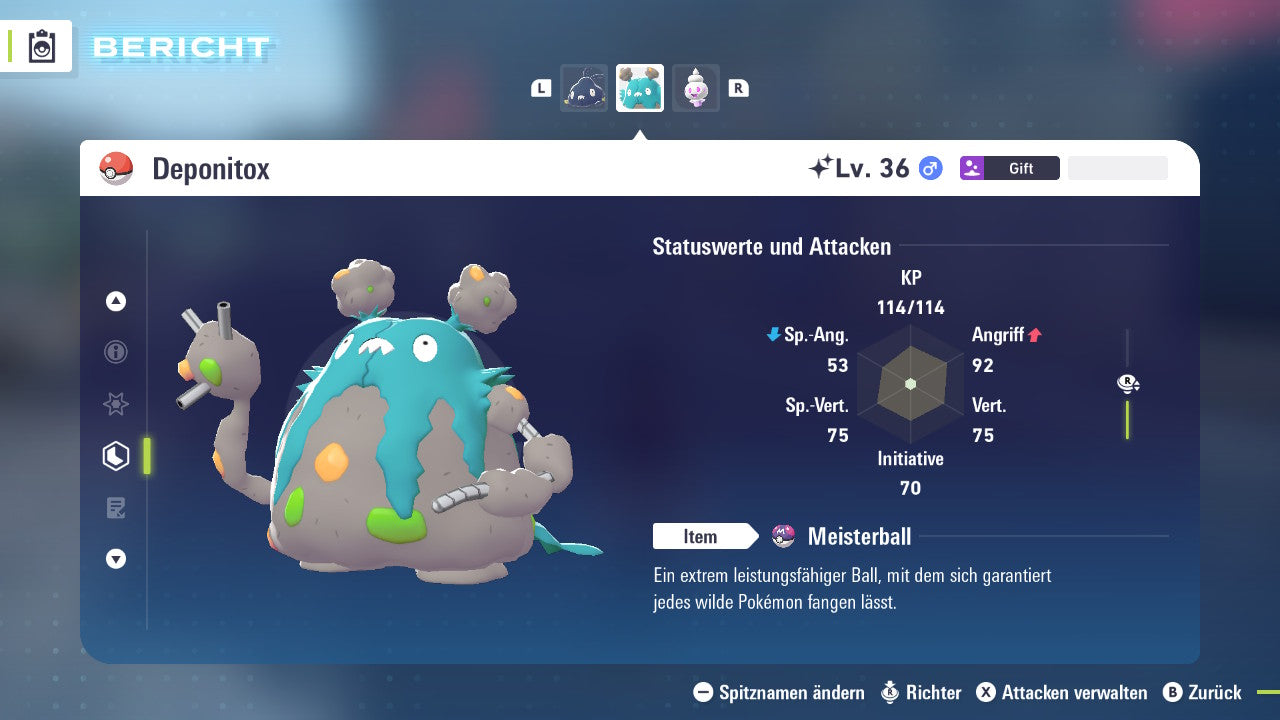
Task: Select the dark Pokémon thumbnail on the left
Action: coord(584,88)
